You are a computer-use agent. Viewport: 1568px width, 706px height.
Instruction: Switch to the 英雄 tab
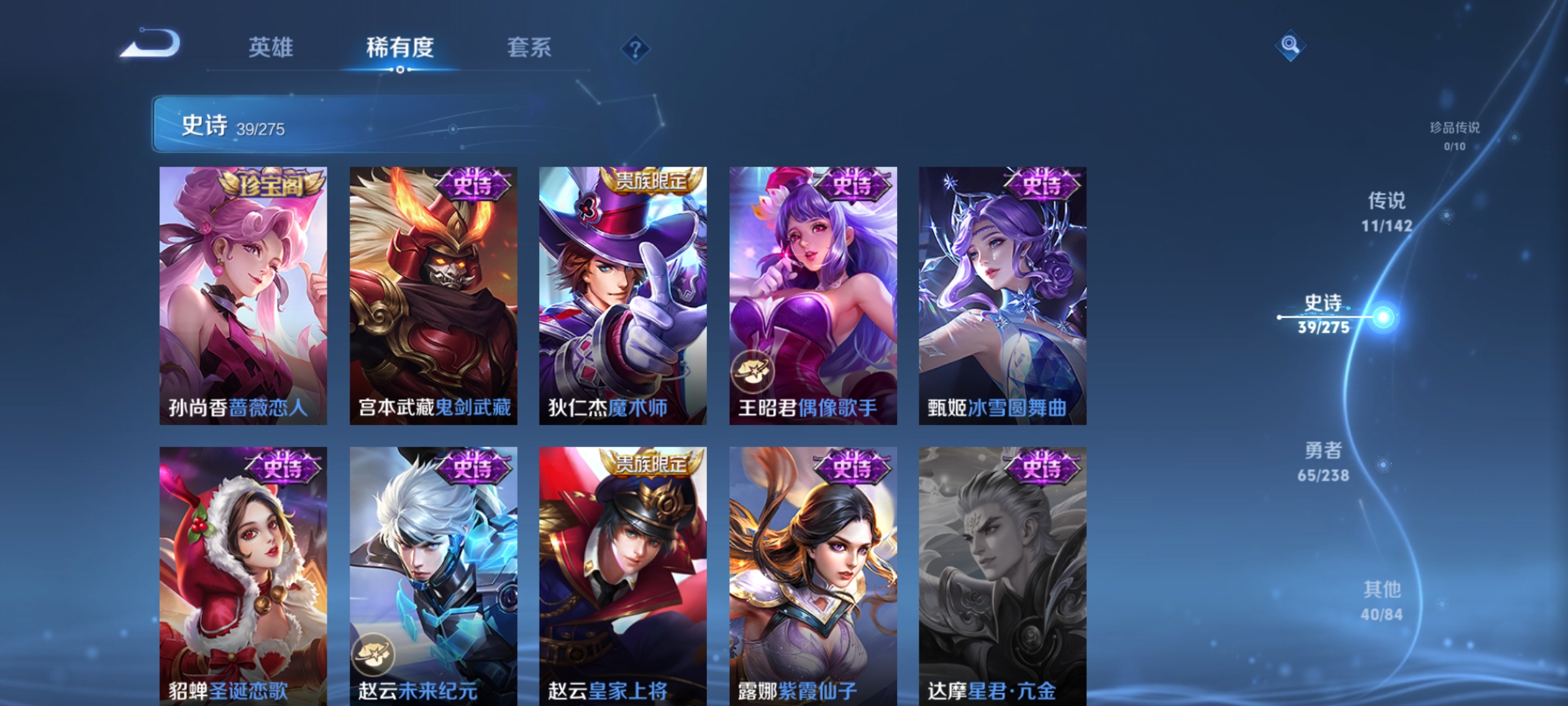coord(272,48)
